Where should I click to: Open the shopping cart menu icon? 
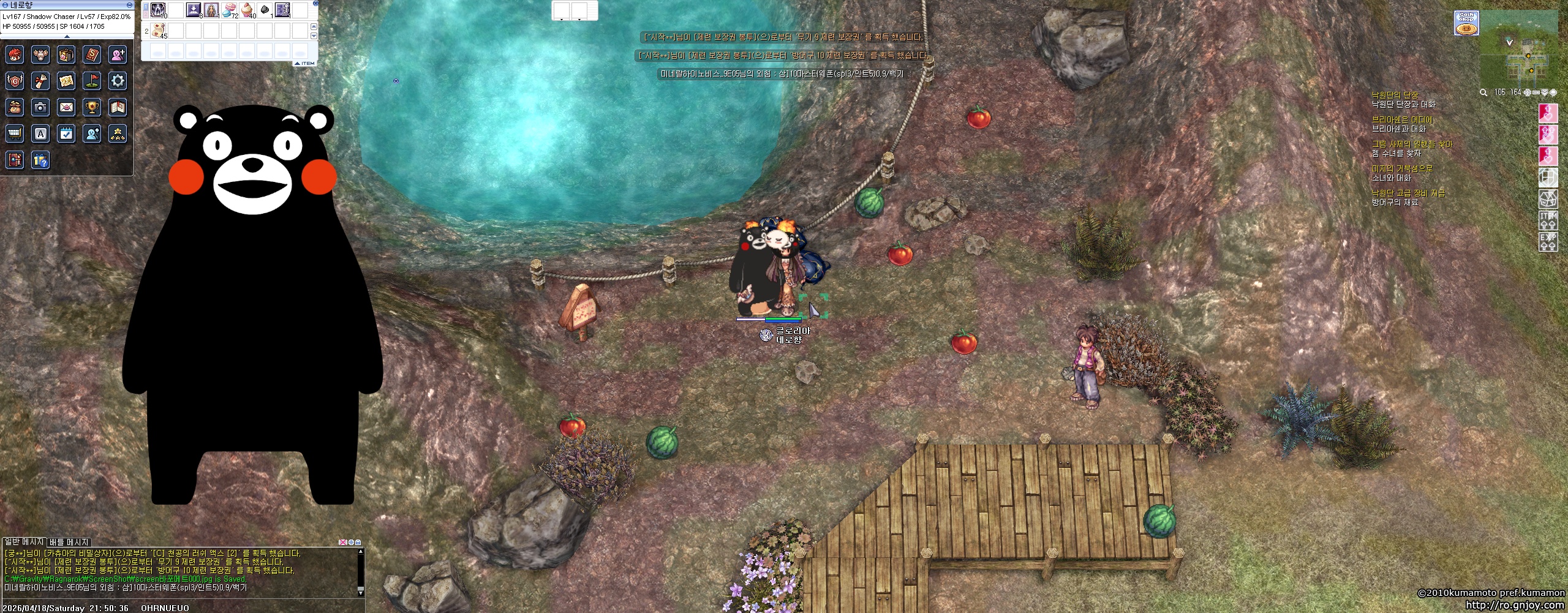click(15, 133)
